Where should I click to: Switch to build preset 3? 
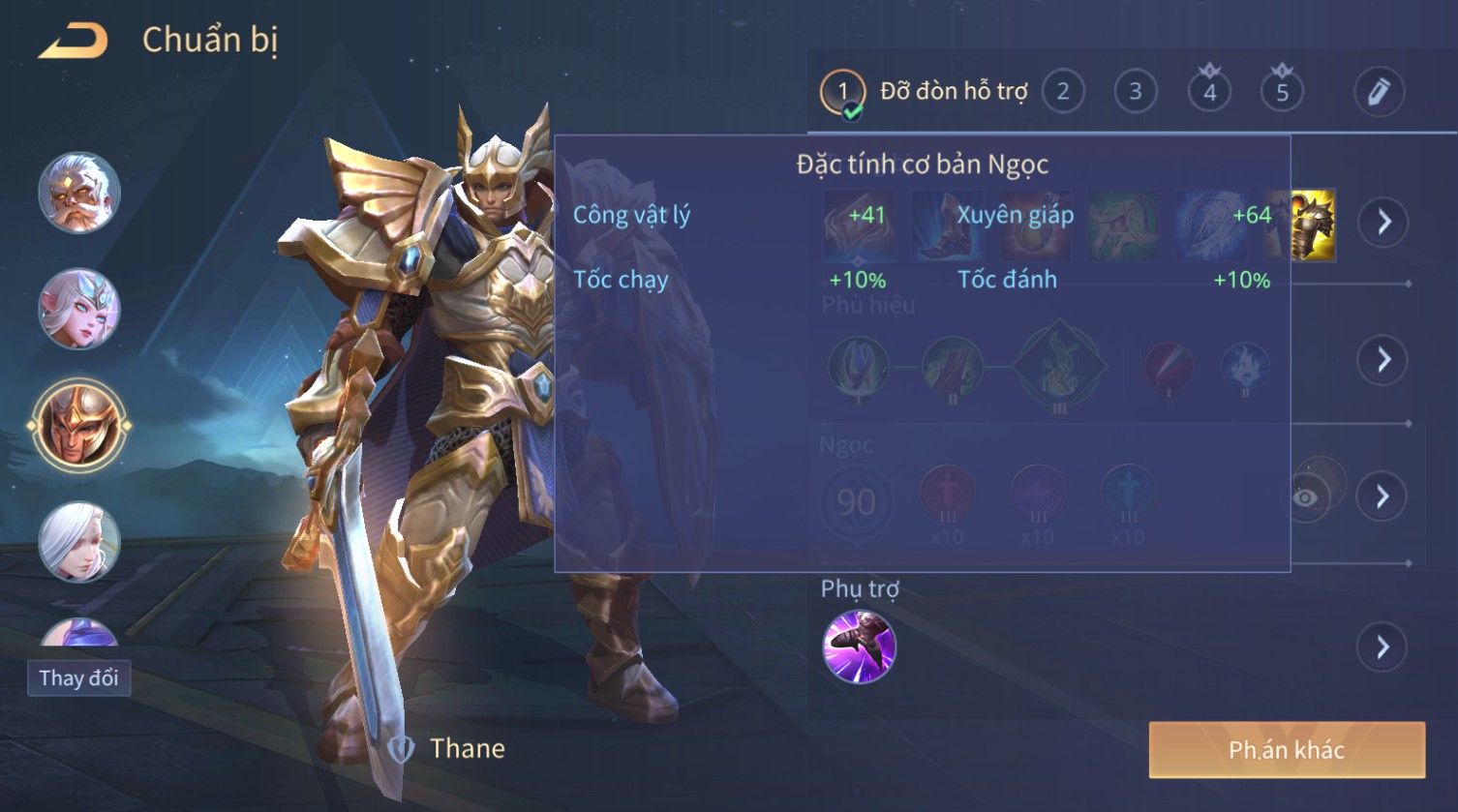click(x=1135, y=93)
